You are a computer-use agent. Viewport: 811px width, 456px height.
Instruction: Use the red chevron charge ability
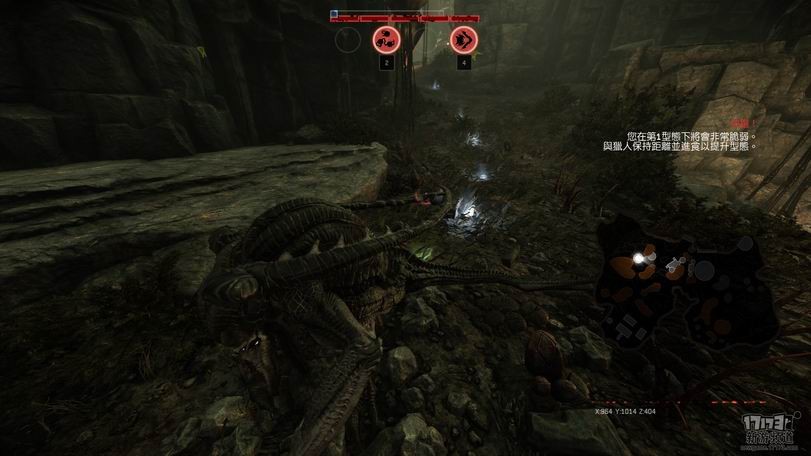click(463, 40)
